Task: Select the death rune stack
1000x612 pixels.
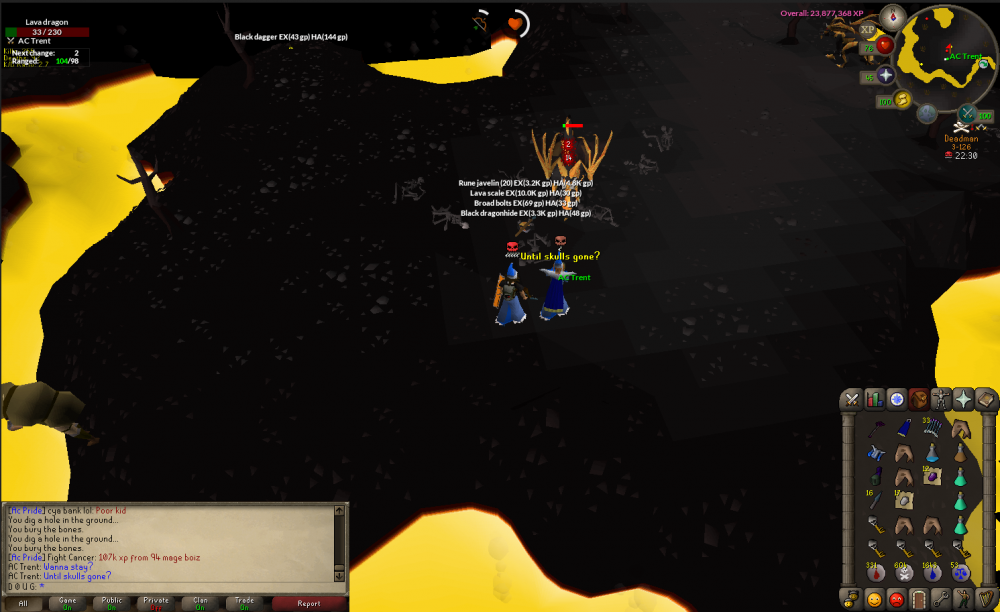Action: [904, 573]
